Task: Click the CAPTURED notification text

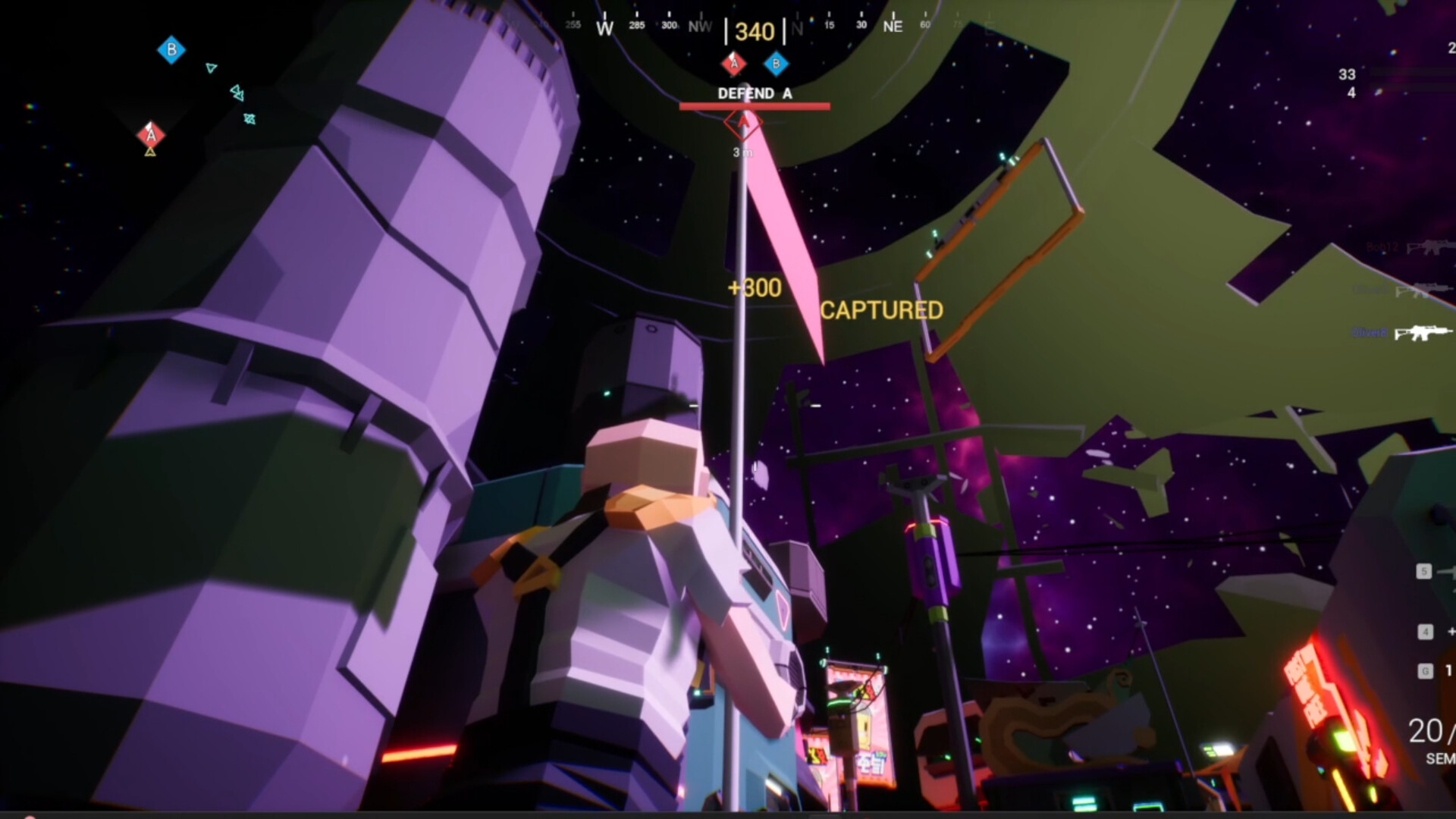Action: [882, 311]
